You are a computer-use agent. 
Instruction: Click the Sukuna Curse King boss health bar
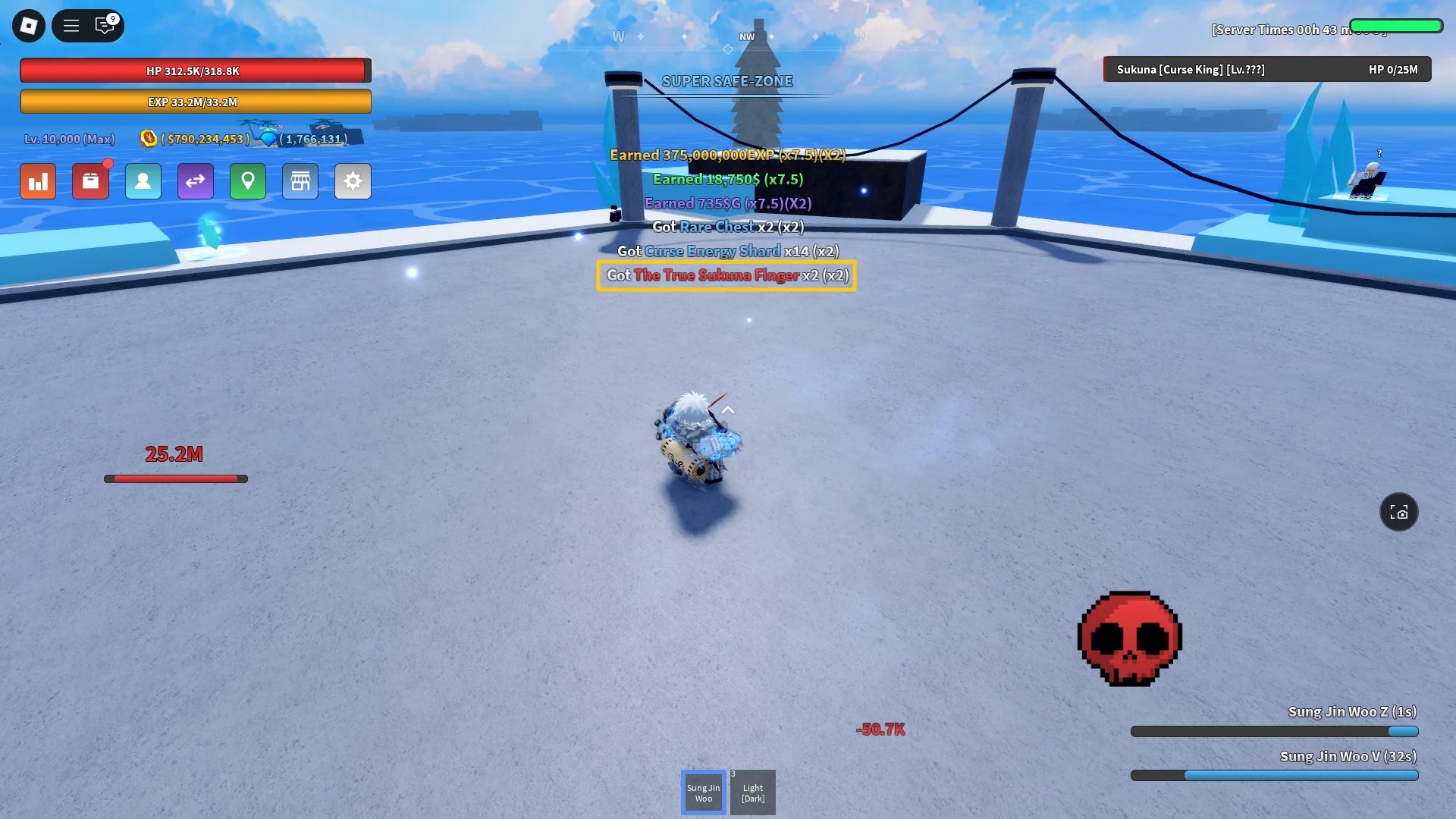tap(1266, 69)
